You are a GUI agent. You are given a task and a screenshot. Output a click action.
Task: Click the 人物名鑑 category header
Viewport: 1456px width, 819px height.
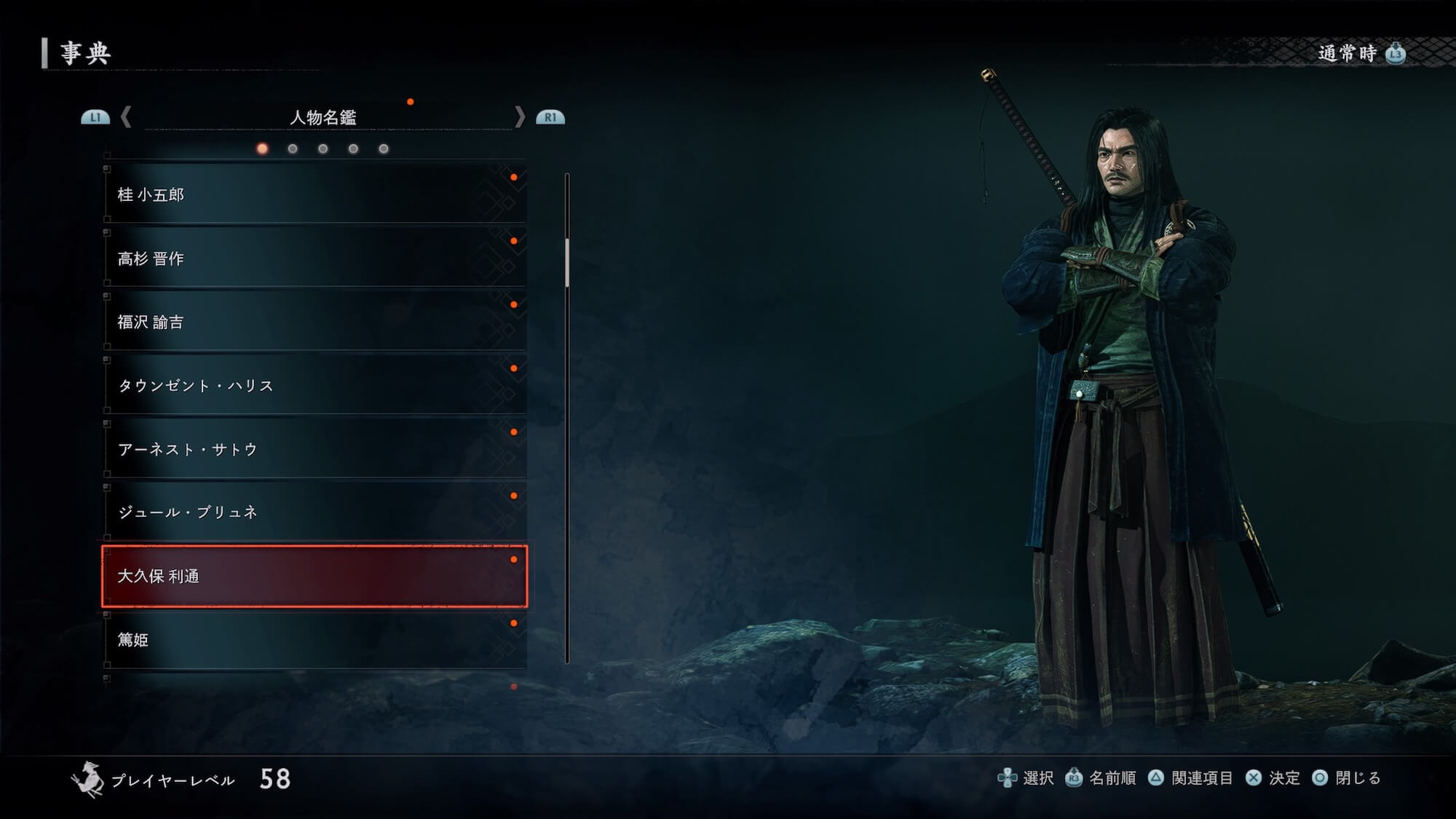pyautogui.click(x=323, y=117)
